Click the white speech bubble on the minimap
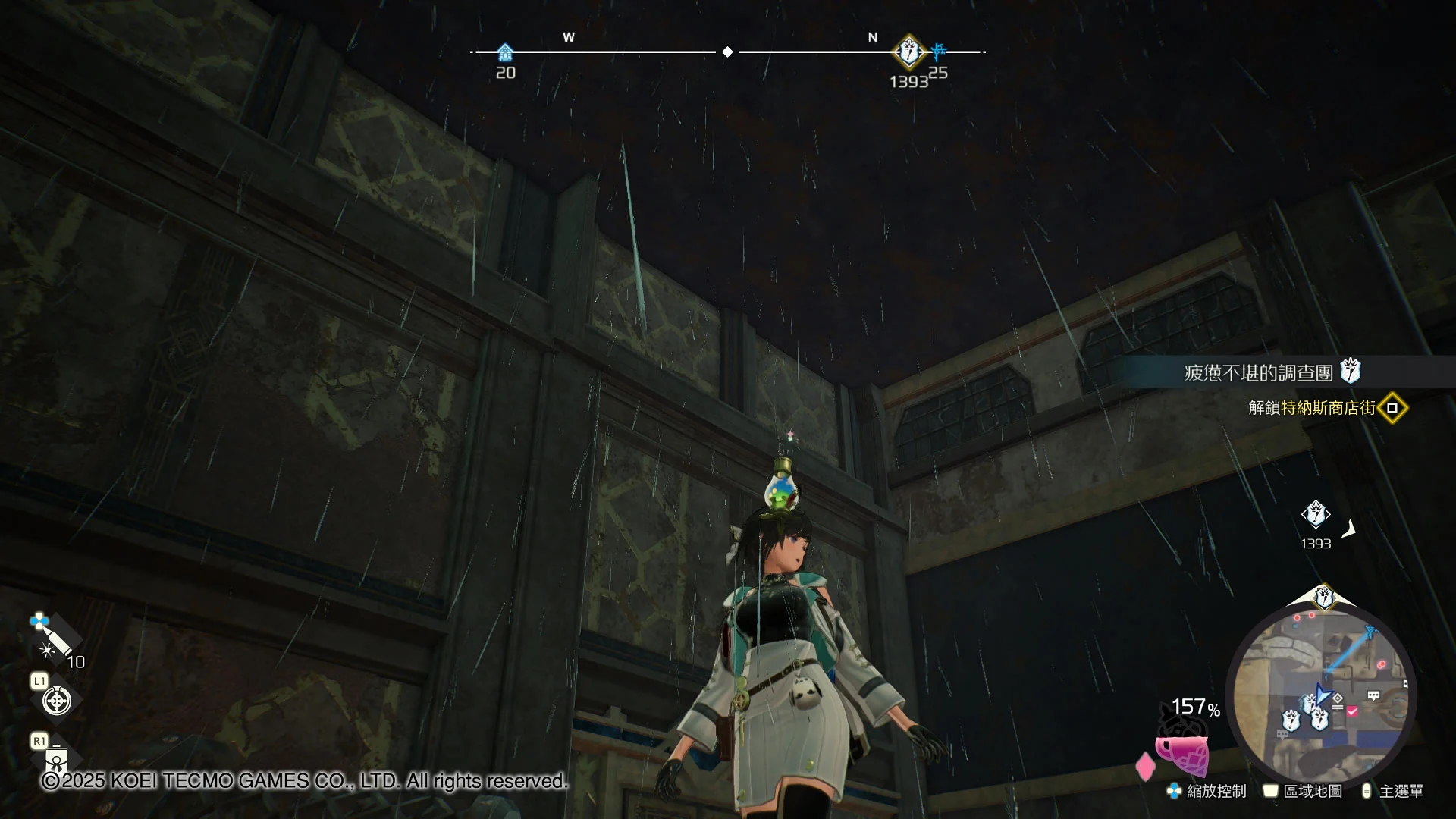 (x=1373, y=695)
